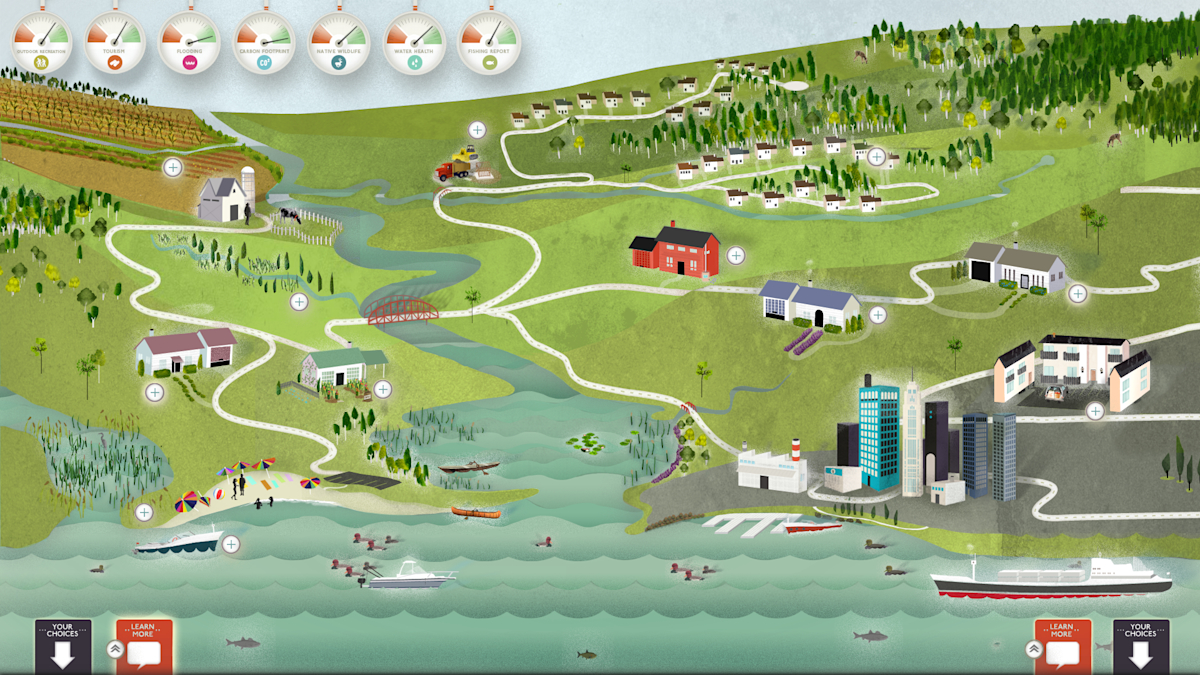This screenshot has height=675, width=1200.
Task: Select the plus marker beside the red barn
Action: 736,255
